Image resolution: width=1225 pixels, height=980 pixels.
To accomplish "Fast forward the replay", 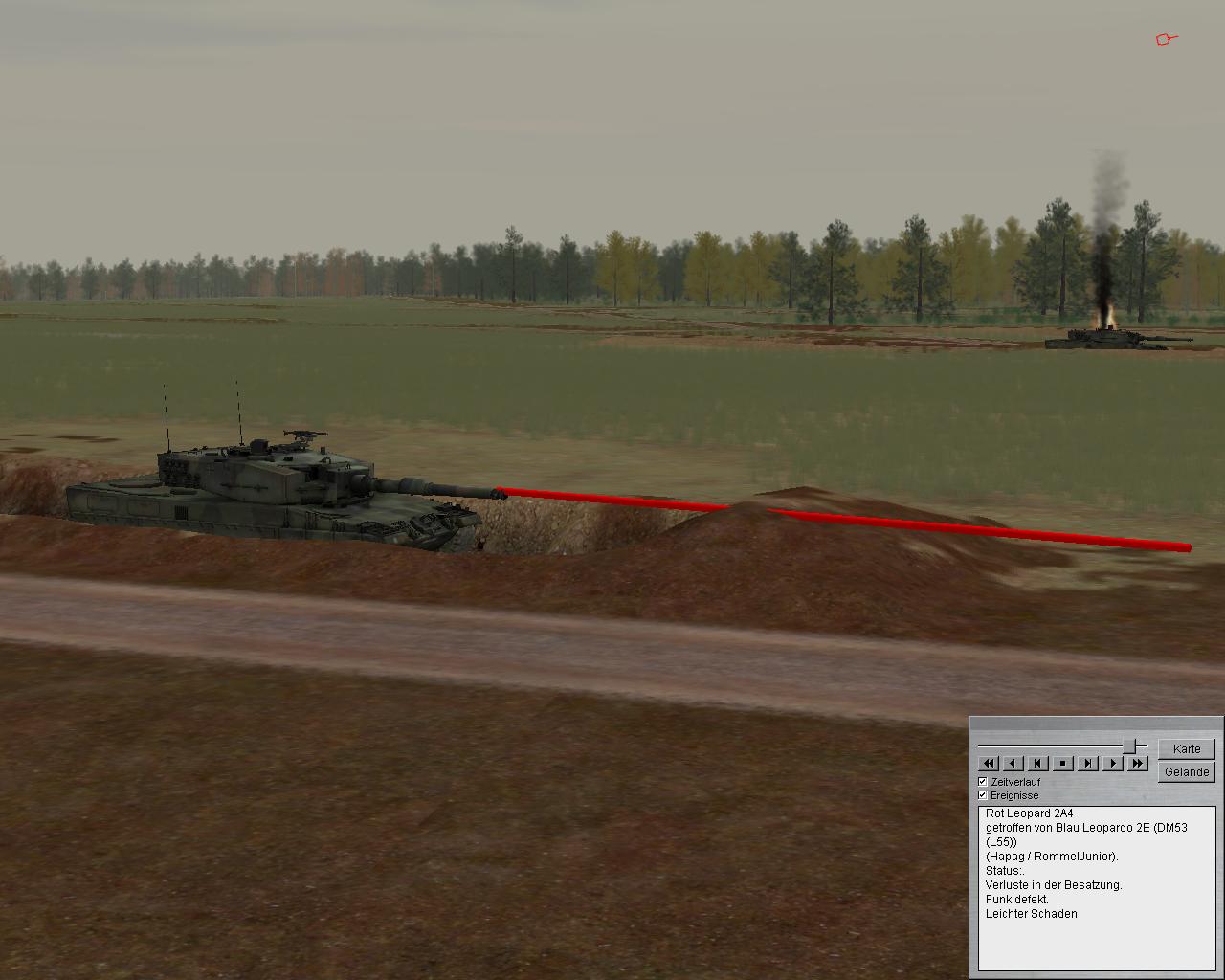I will click(x=1137, y=763).
